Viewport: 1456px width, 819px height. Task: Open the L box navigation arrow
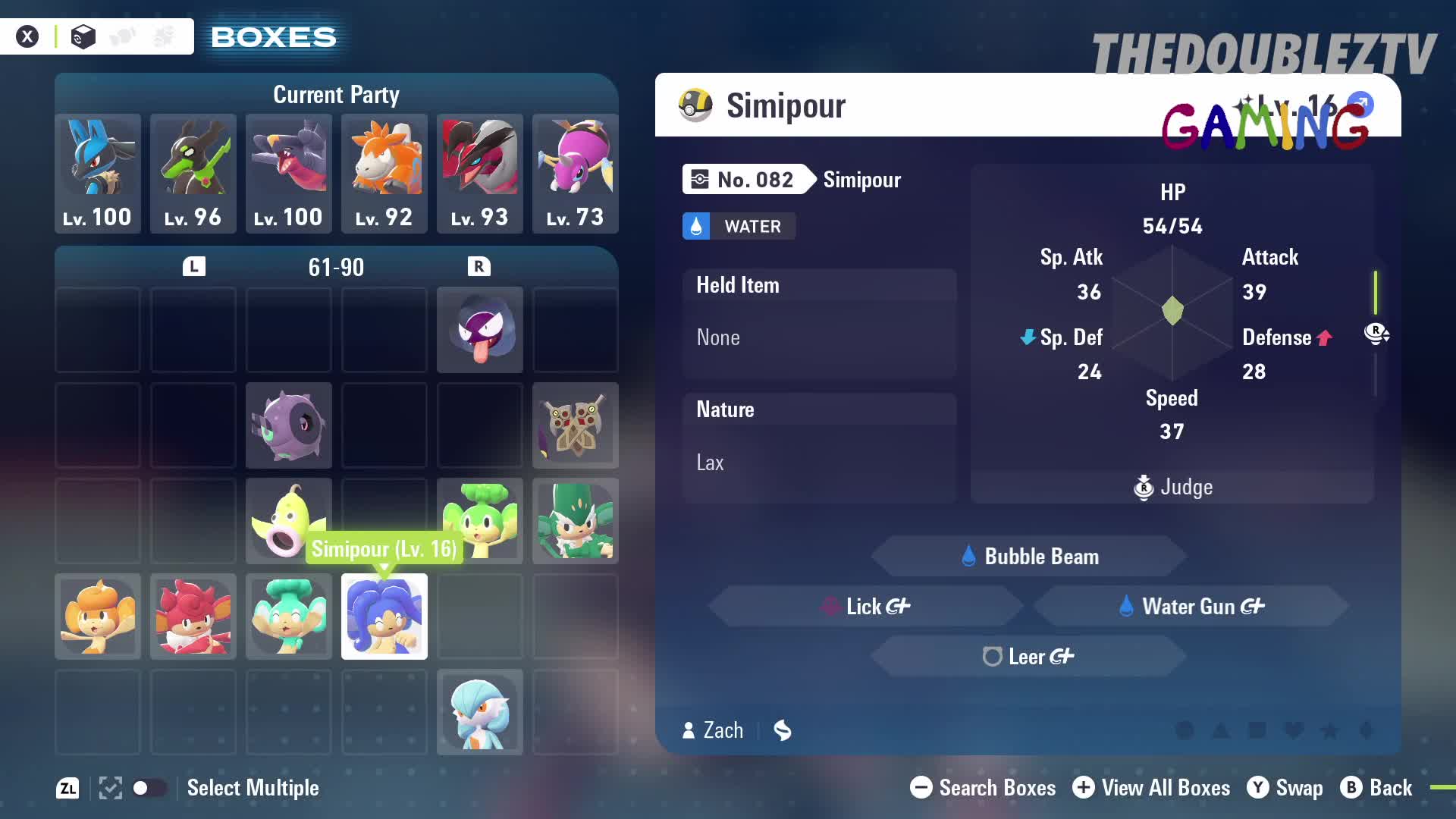[x=193, y=266]
